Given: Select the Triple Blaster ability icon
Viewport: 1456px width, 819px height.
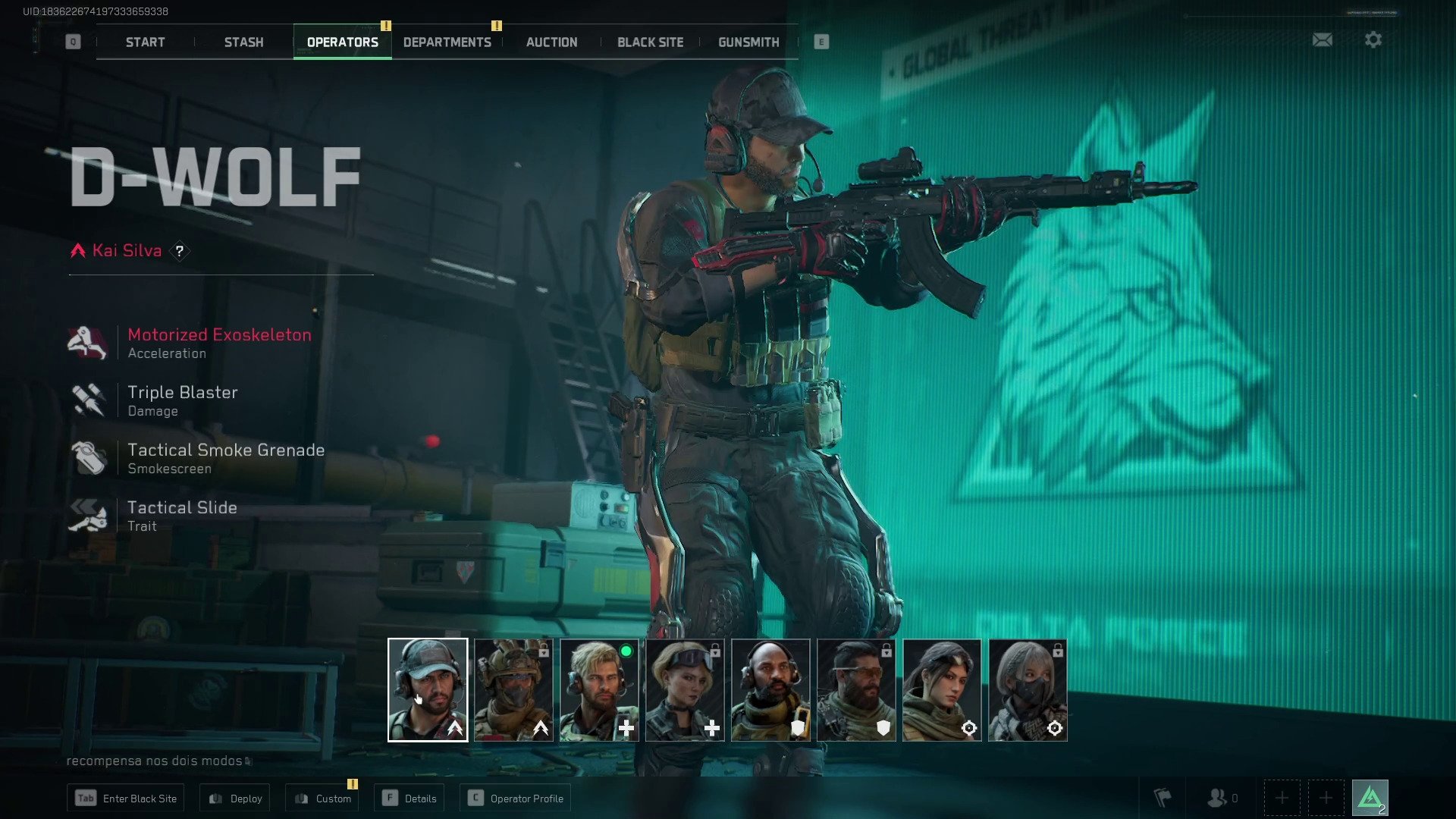Looking at the screenshot, I should [89, 399].
